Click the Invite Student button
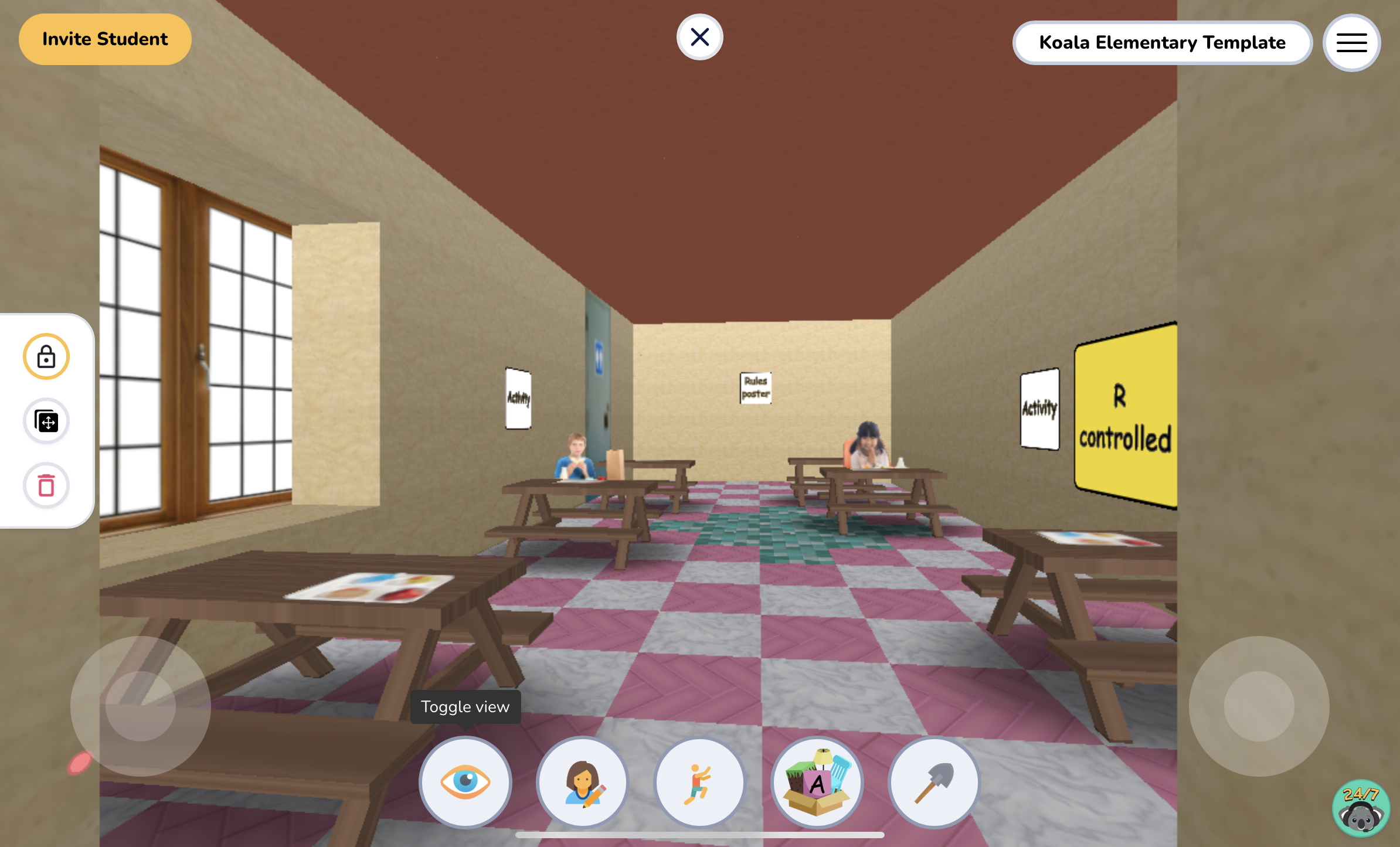The image size is (1400, 847). (104, 39)
